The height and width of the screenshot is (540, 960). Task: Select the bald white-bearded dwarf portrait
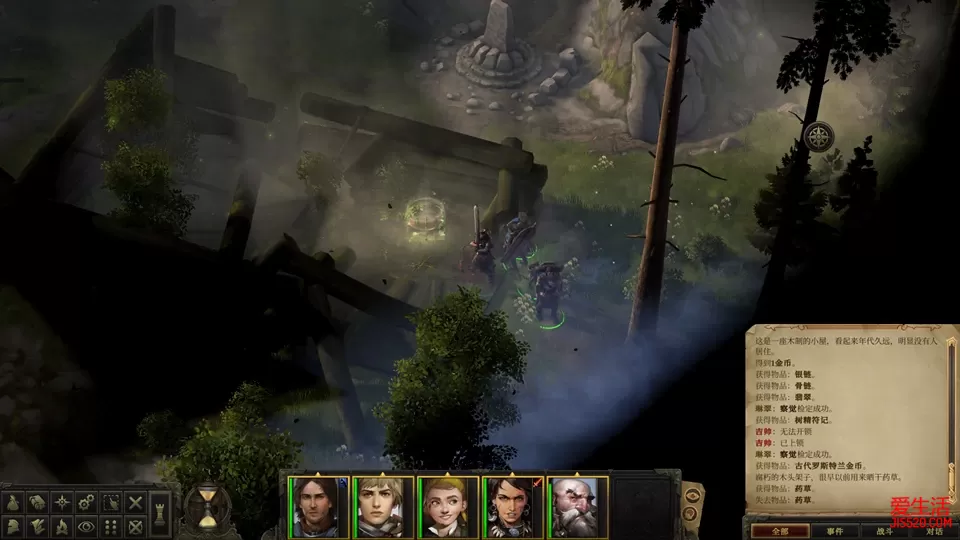tap(577, 506)
